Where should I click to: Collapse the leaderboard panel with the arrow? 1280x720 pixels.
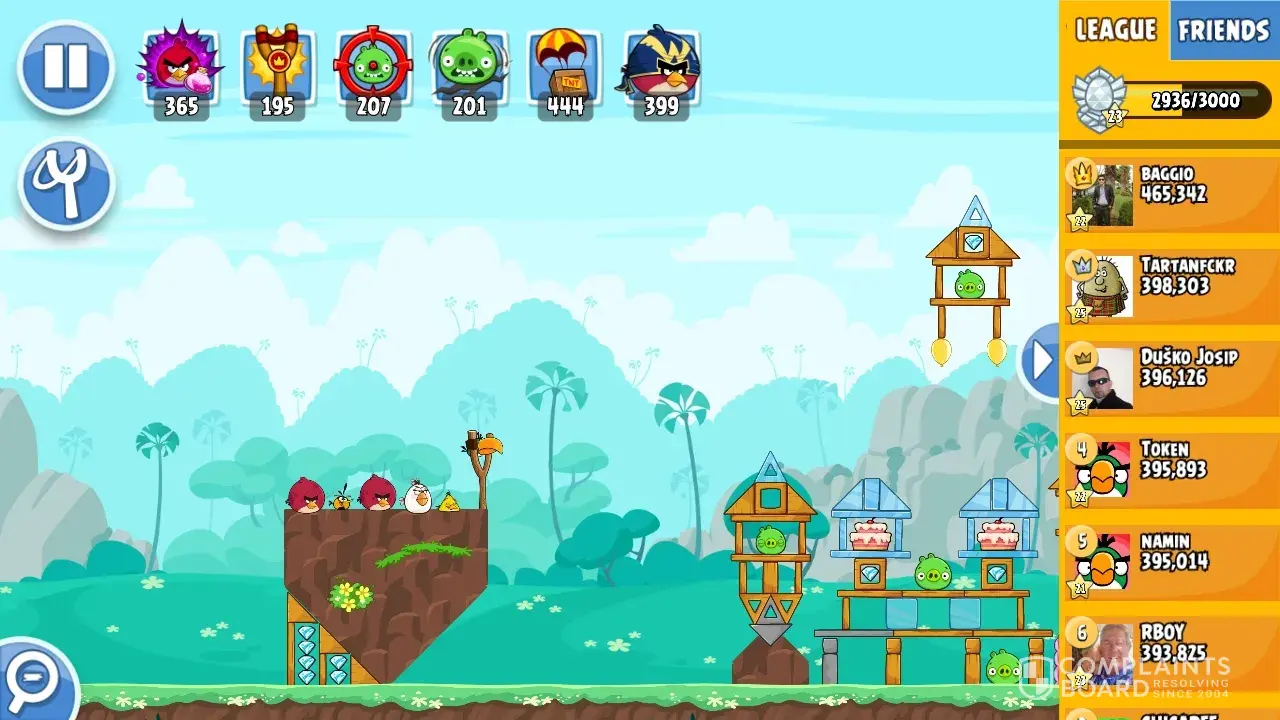1041,361
